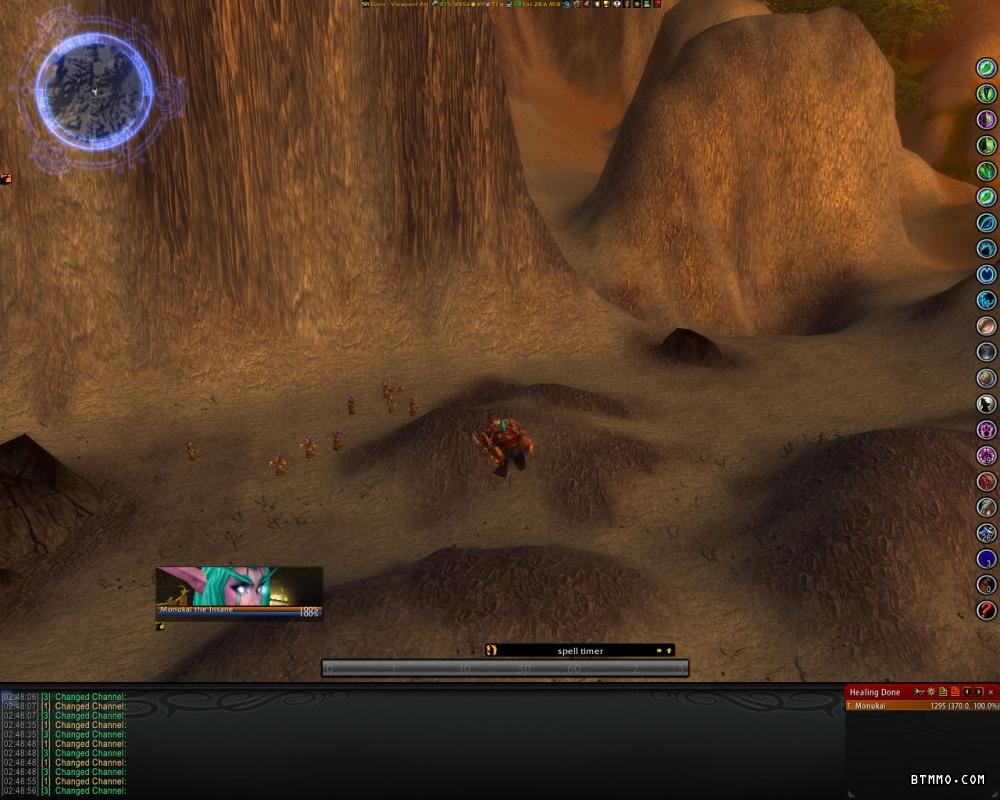Click the Healing Done title label

point(876,692)
